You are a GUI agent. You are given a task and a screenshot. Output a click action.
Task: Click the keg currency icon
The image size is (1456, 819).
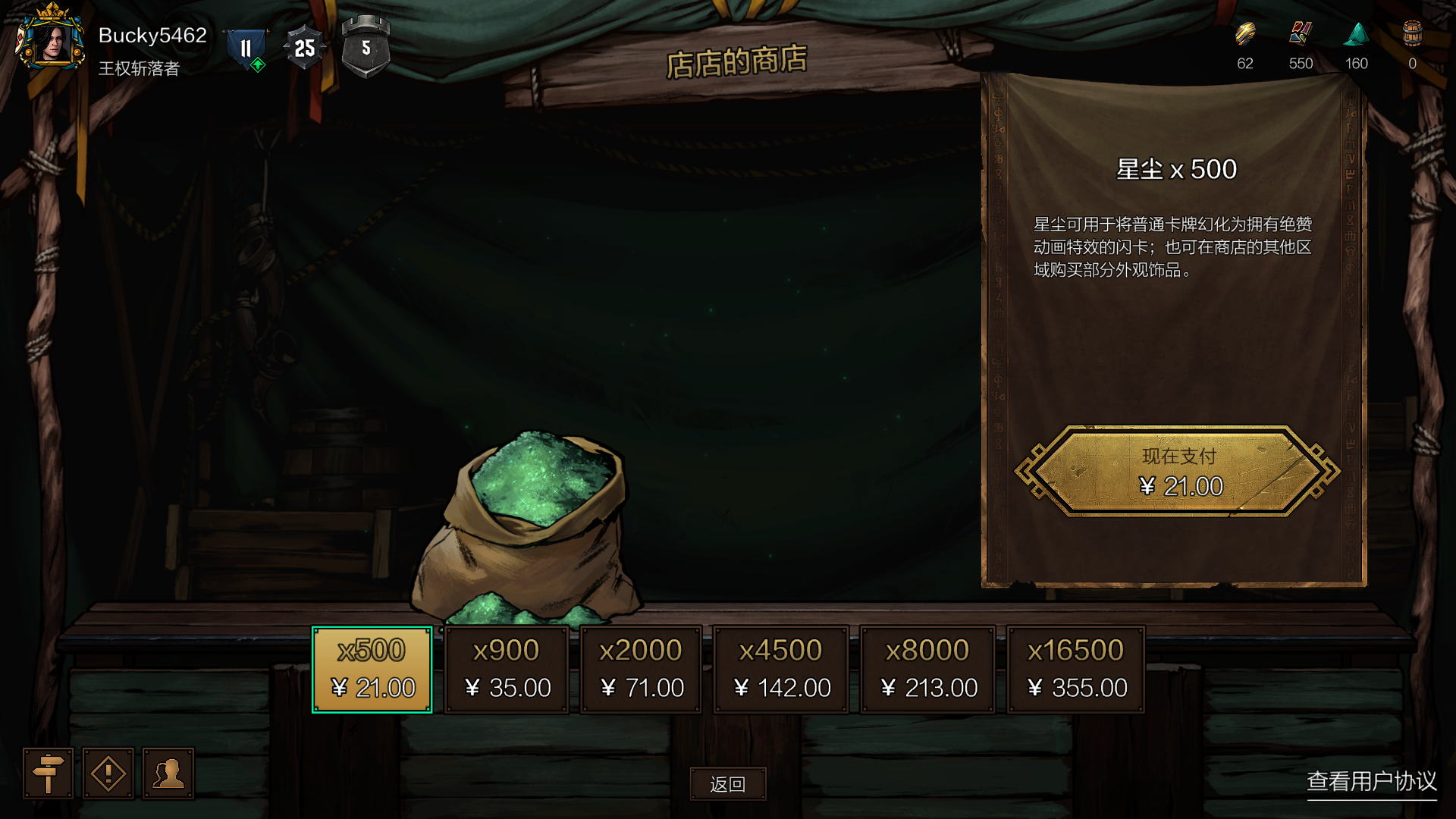click(x=1412, y=35)
